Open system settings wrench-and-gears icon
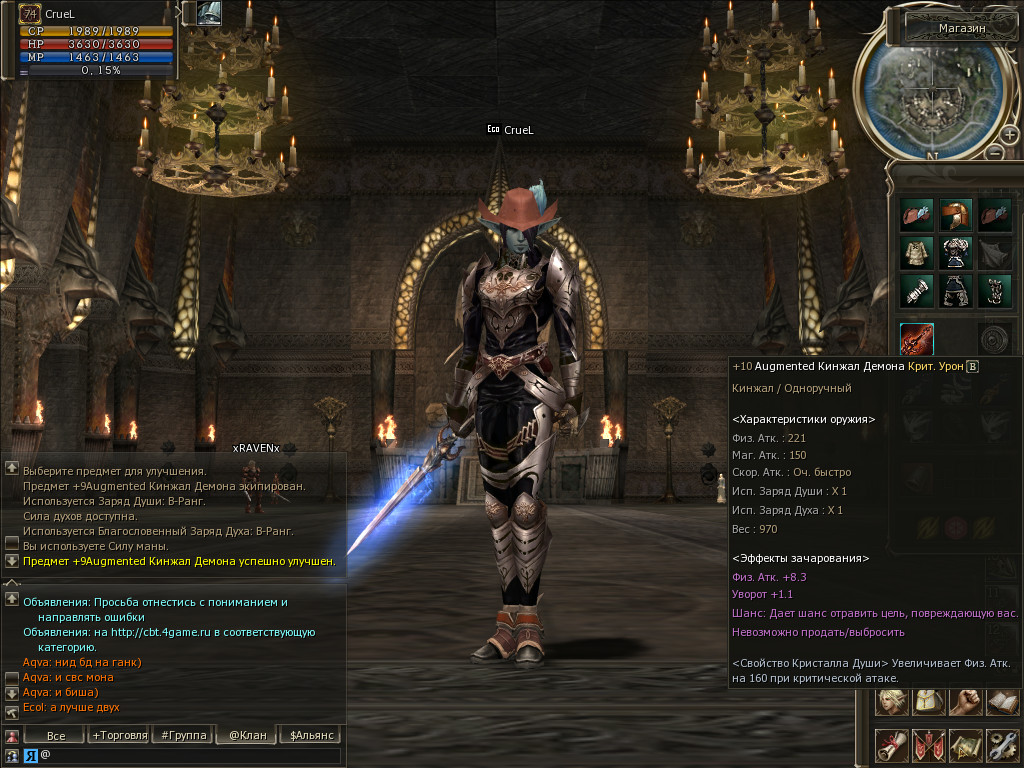 pos(1001,744)
